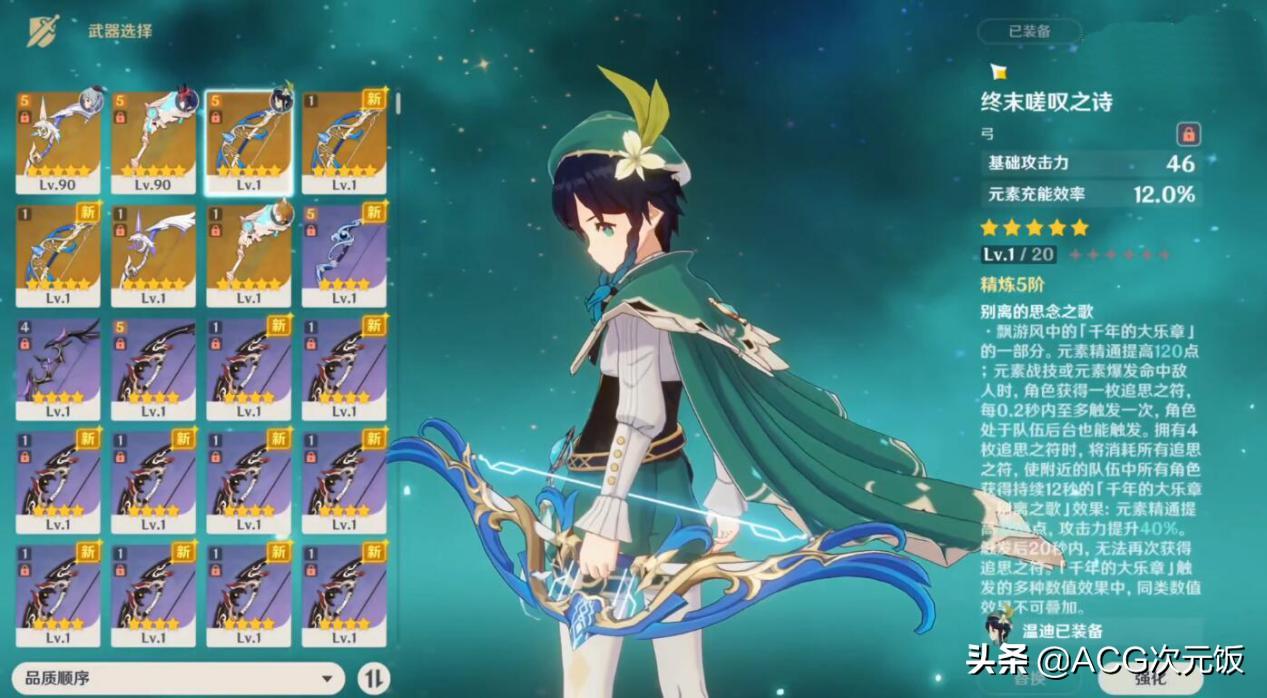Pick the Lv.1 white-purple five-star bow without an avatar
This screenshot has width=1267, height=698.
point(153,255)
